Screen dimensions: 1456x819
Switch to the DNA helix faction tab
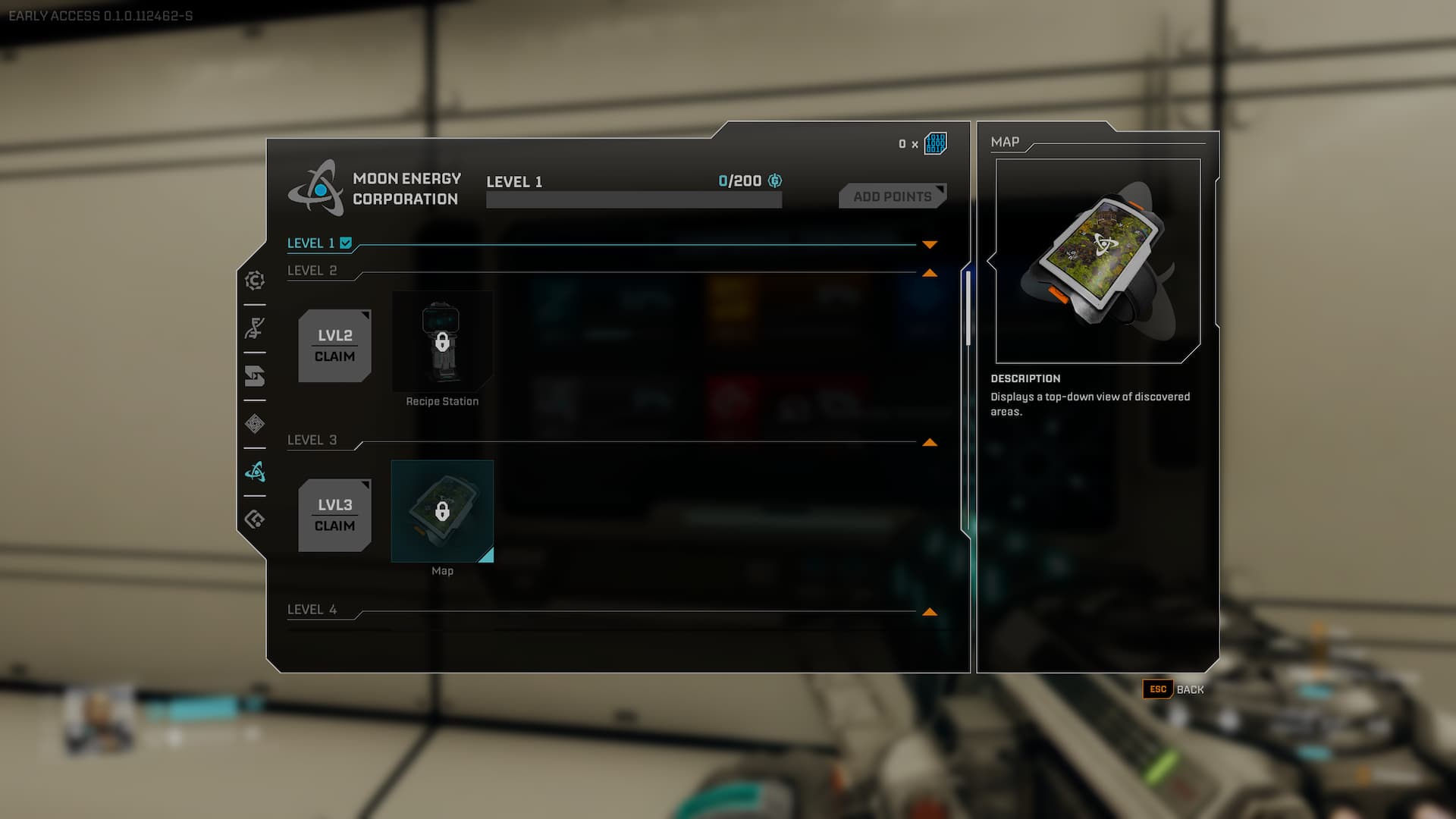255,328
